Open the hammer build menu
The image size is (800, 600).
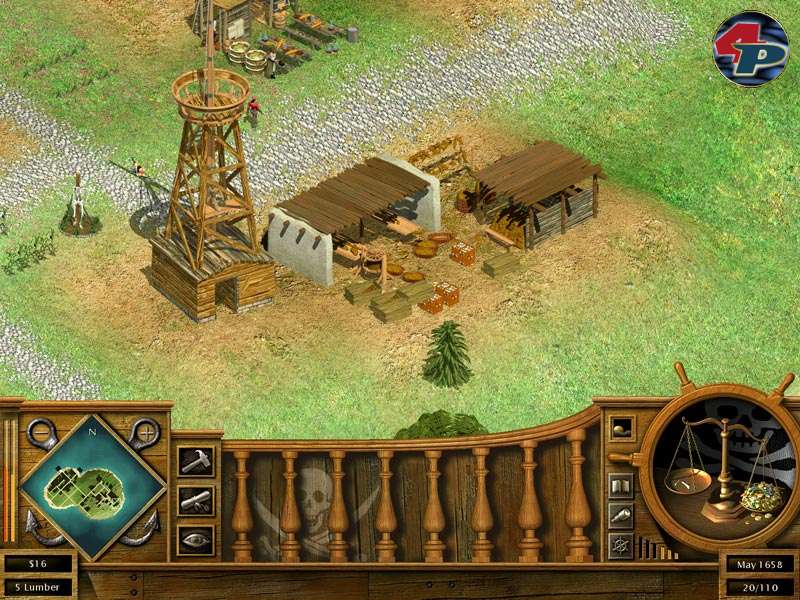[x=195, y=460]
